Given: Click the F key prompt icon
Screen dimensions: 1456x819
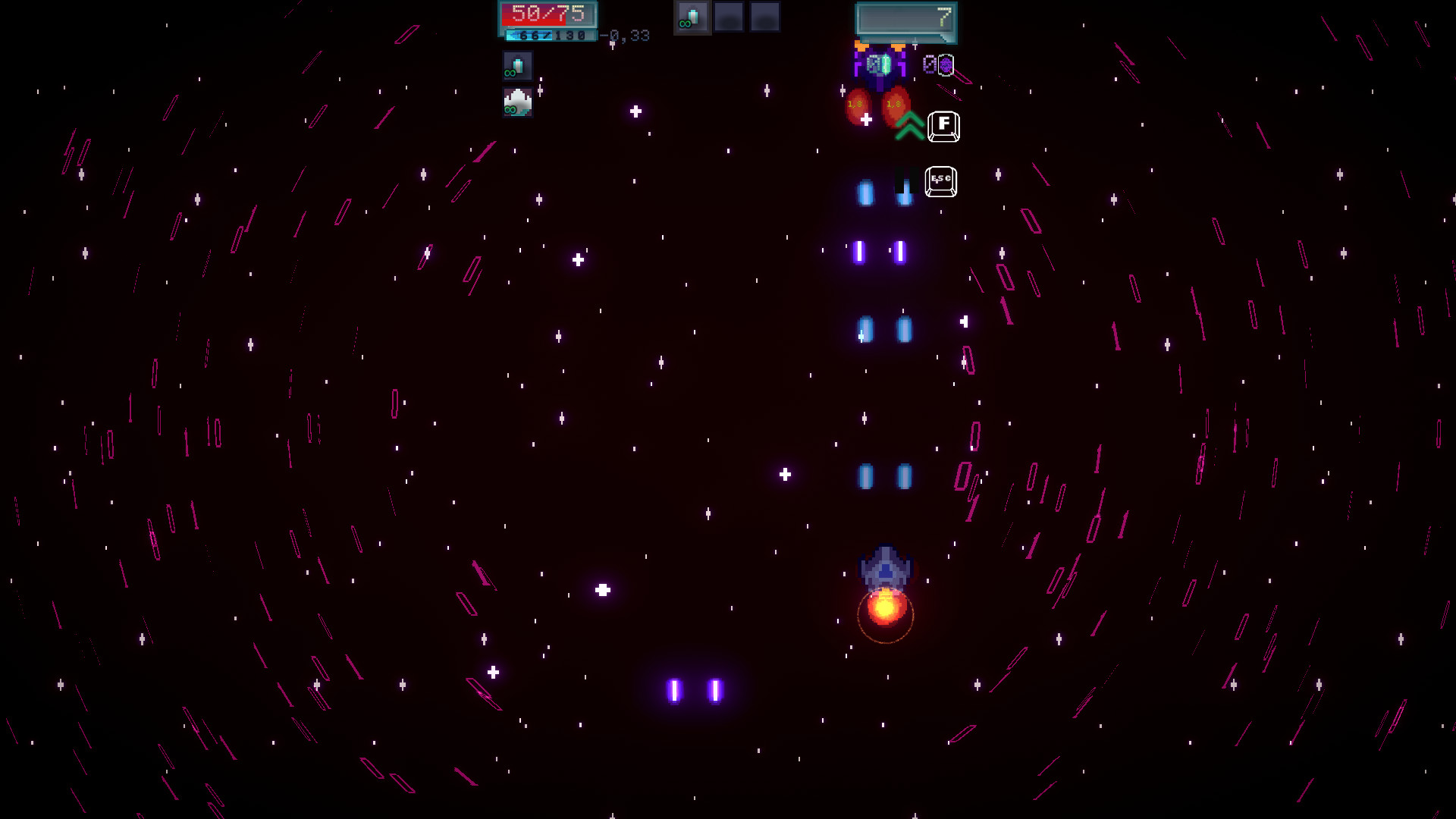Looking at the screenshot, I should pos(944,126).
